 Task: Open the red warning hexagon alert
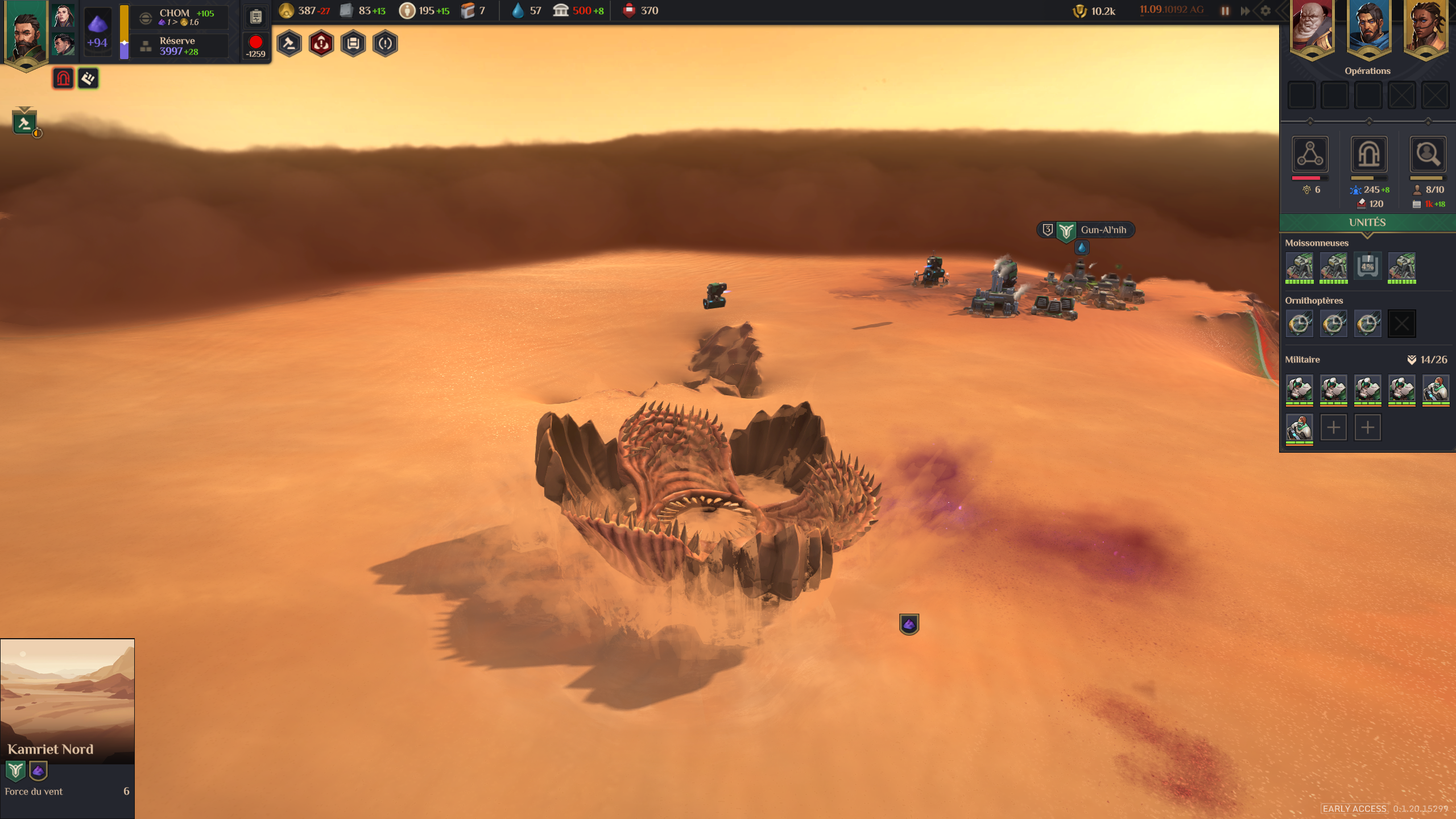coord(321,44)
